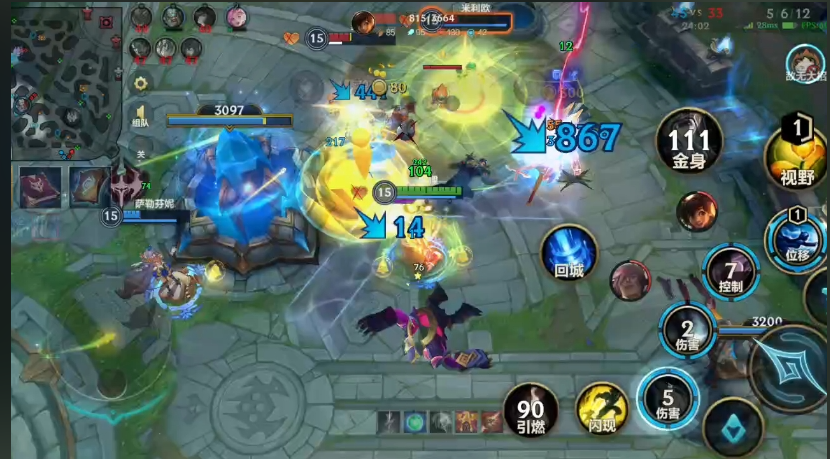
Task: Target enemy champion portrait below 金身
Action: click(x=697, y=211)
